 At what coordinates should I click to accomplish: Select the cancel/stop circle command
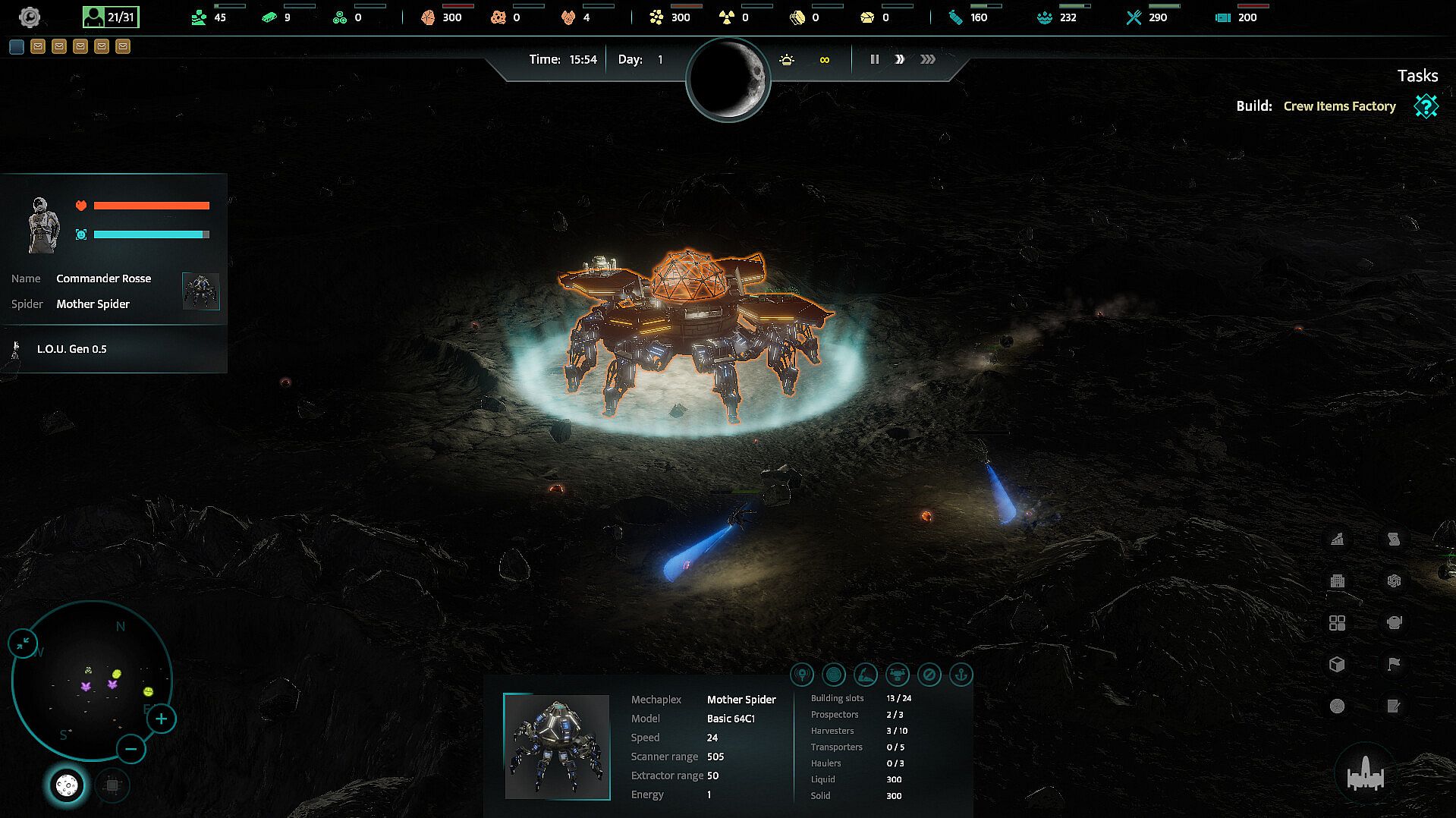(x=929, y=675)
